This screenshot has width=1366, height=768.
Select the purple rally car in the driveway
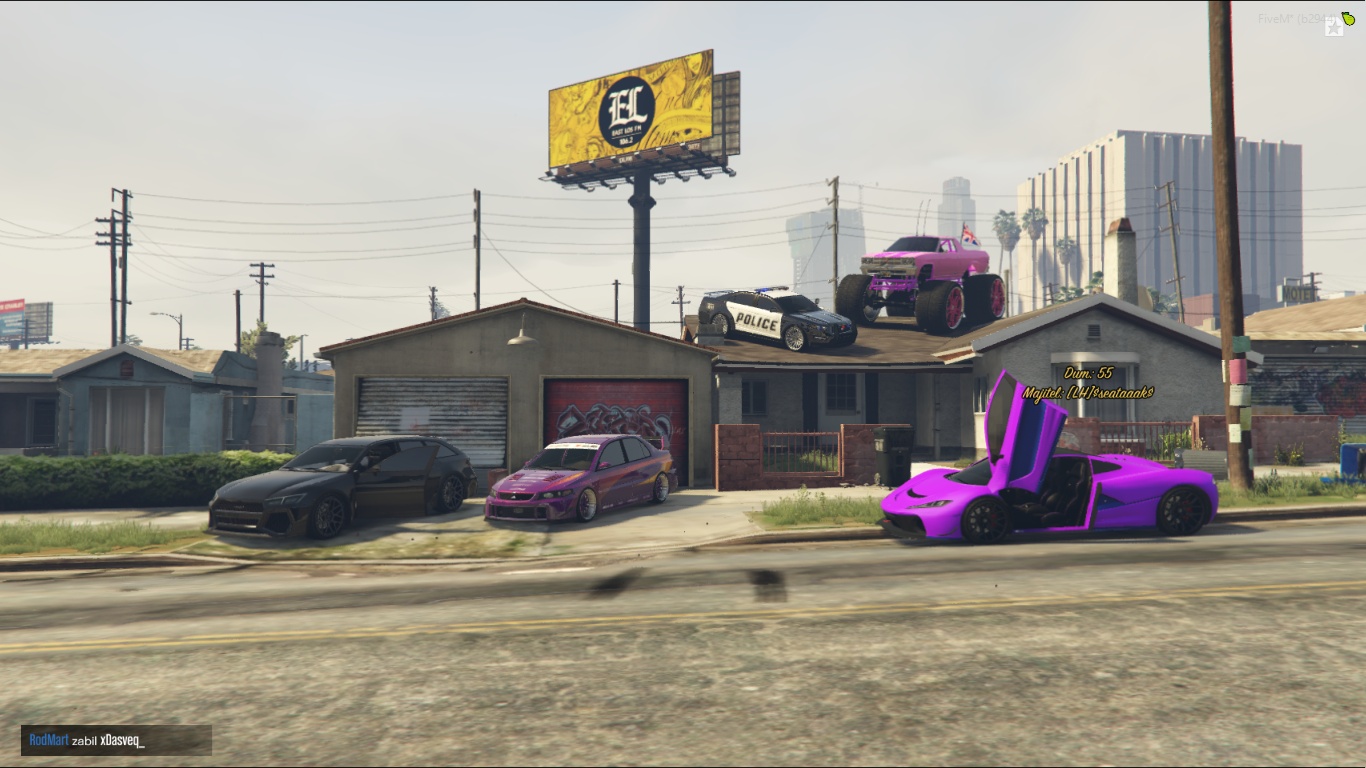[580, 480]
